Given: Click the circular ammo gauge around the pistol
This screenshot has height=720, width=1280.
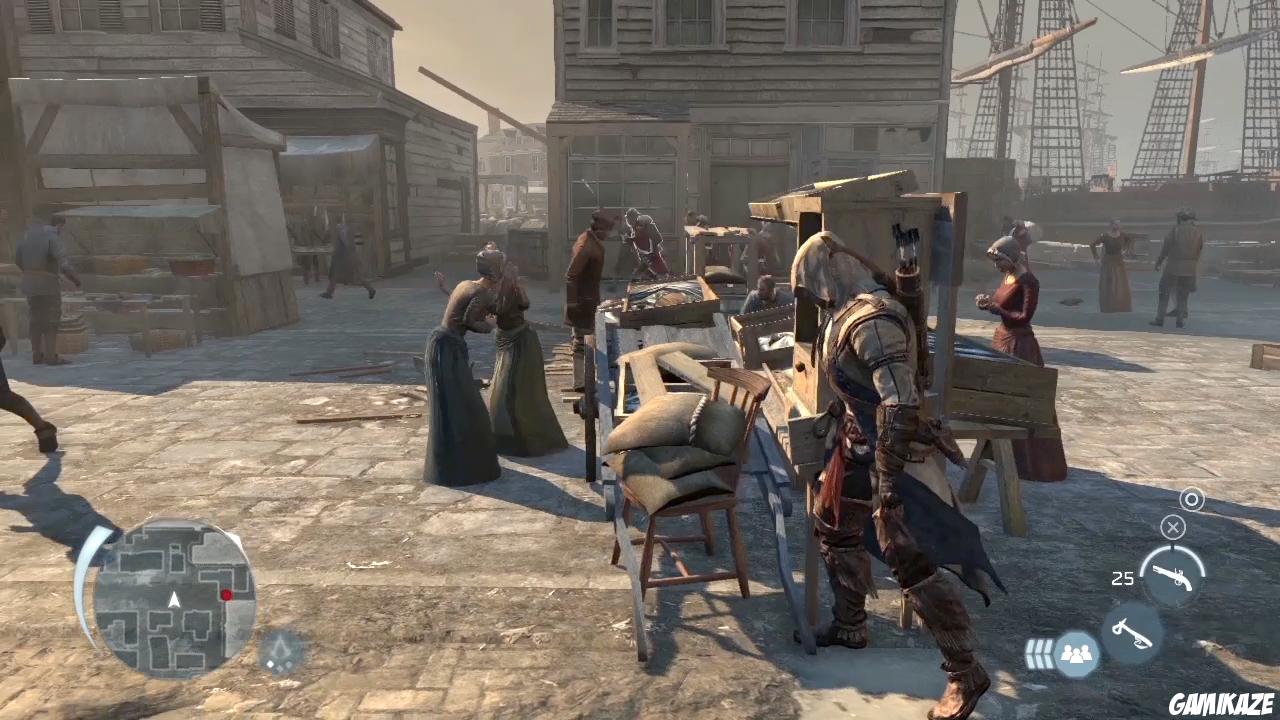Looking at the screenshot, I should click(1171, 551).
